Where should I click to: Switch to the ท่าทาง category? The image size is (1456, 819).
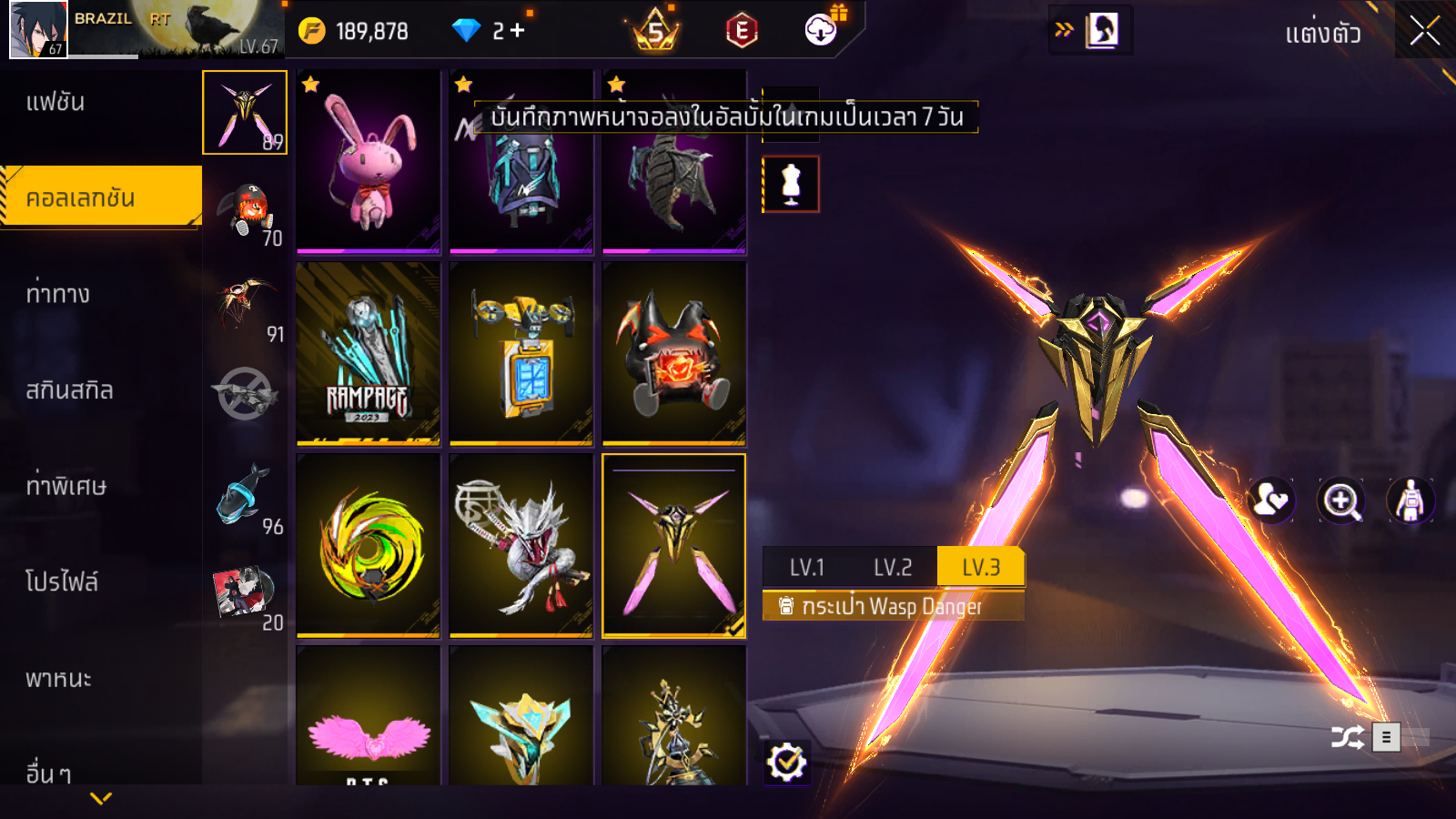[x=57, y=294]
